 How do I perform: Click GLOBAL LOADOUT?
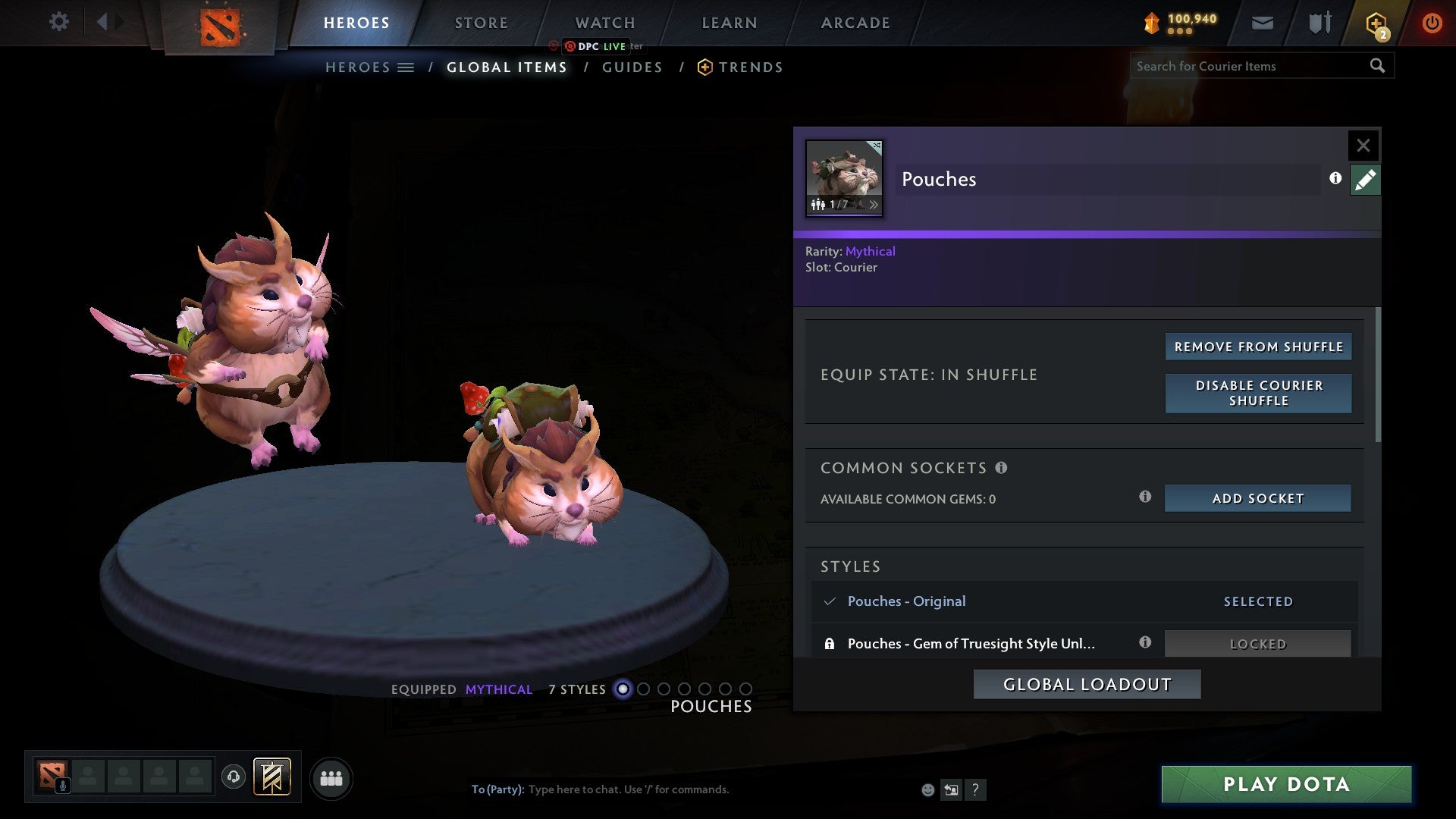pyautogui.click(x=1086, y=683)
